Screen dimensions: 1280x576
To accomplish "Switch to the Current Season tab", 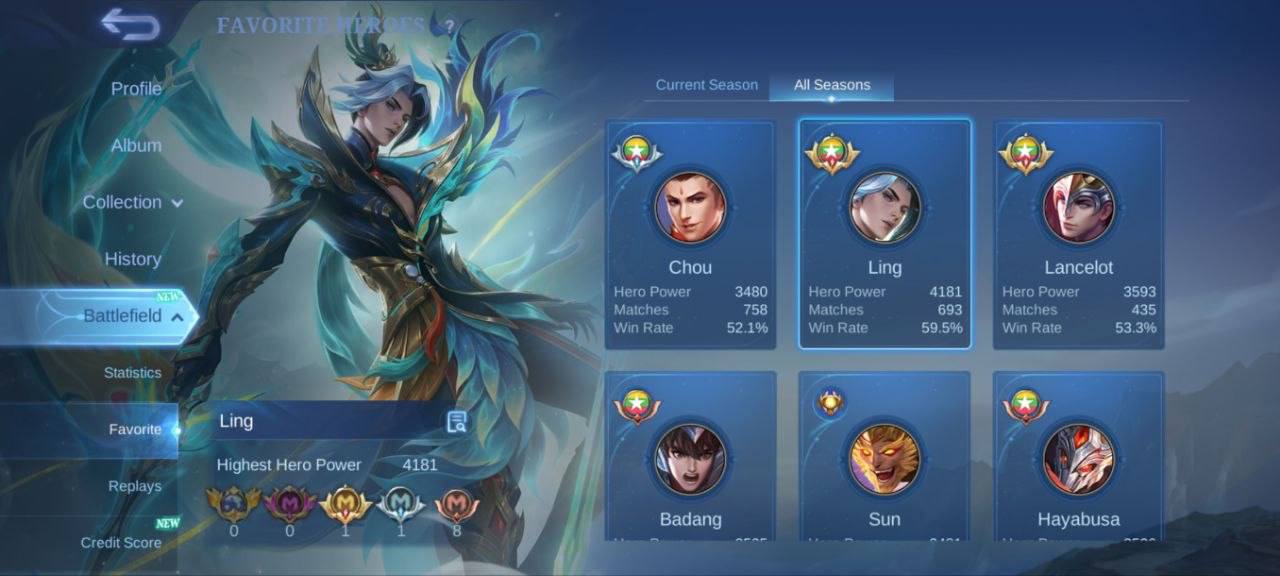I will 706,85.
